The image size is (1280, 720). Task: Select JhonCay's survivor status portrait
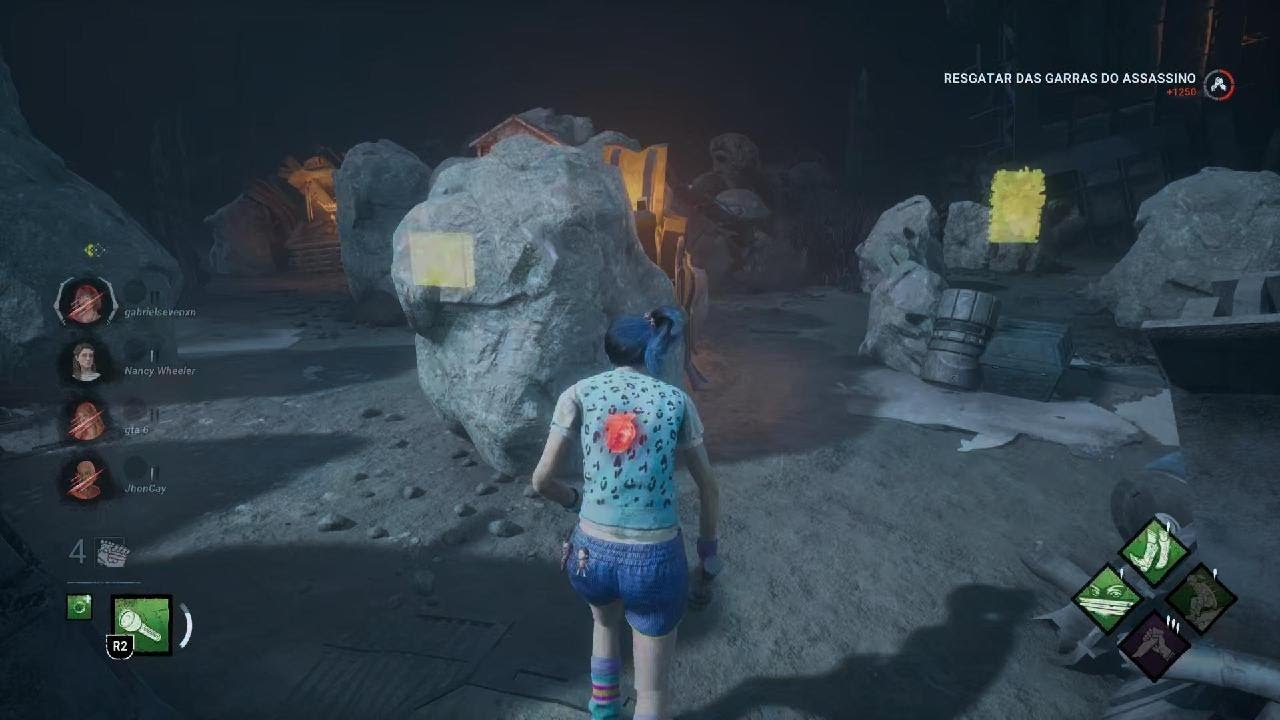(x=86, y=479)
